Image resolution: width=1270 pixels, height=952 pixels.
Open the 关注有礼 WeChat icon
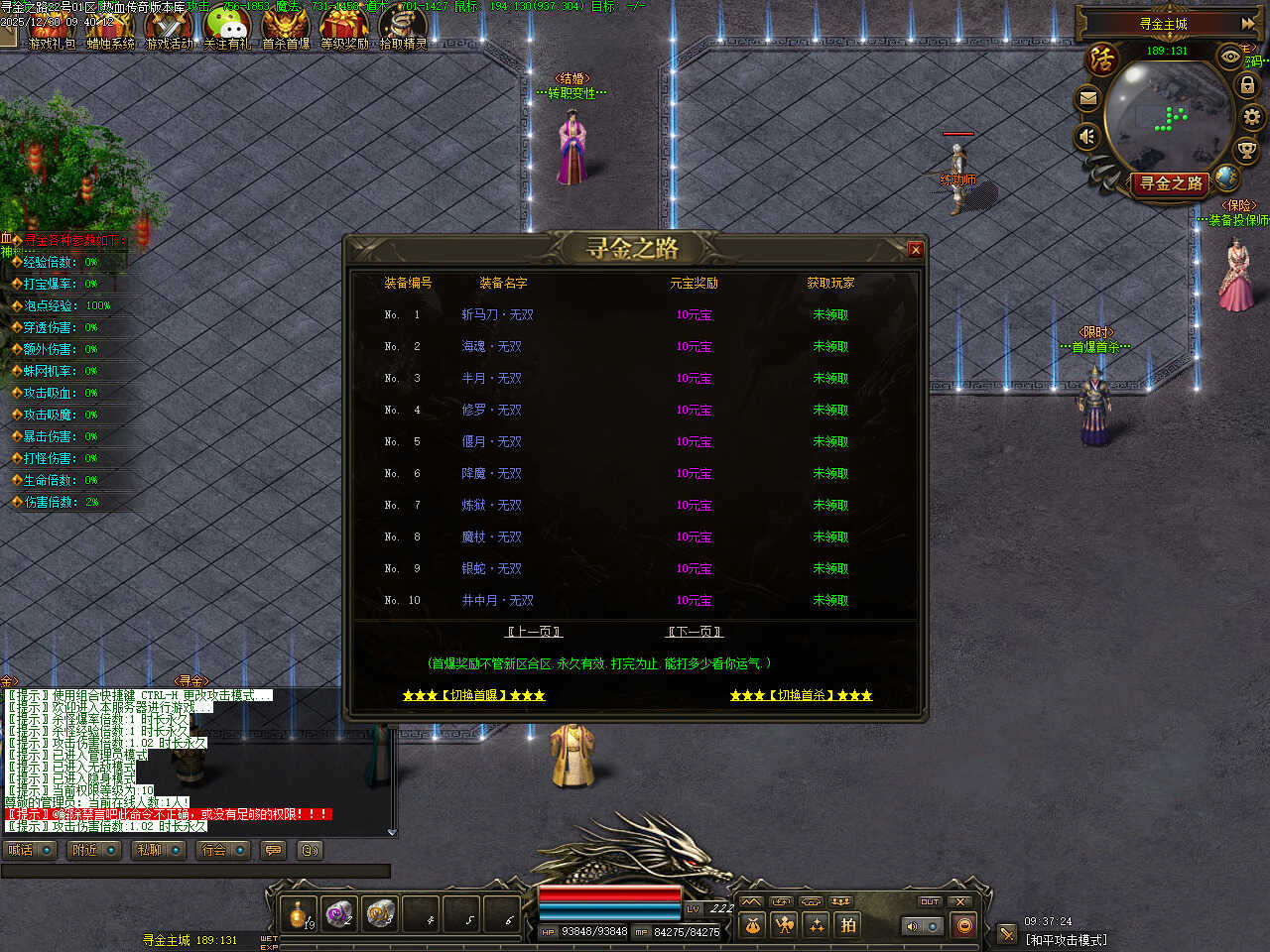[x=227, y=27]
